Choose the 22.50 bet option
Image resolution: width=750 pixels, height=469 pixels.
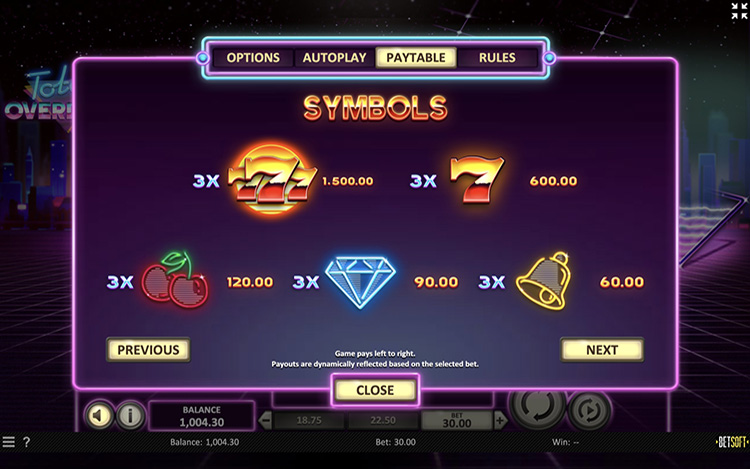(x=383, y=421)
